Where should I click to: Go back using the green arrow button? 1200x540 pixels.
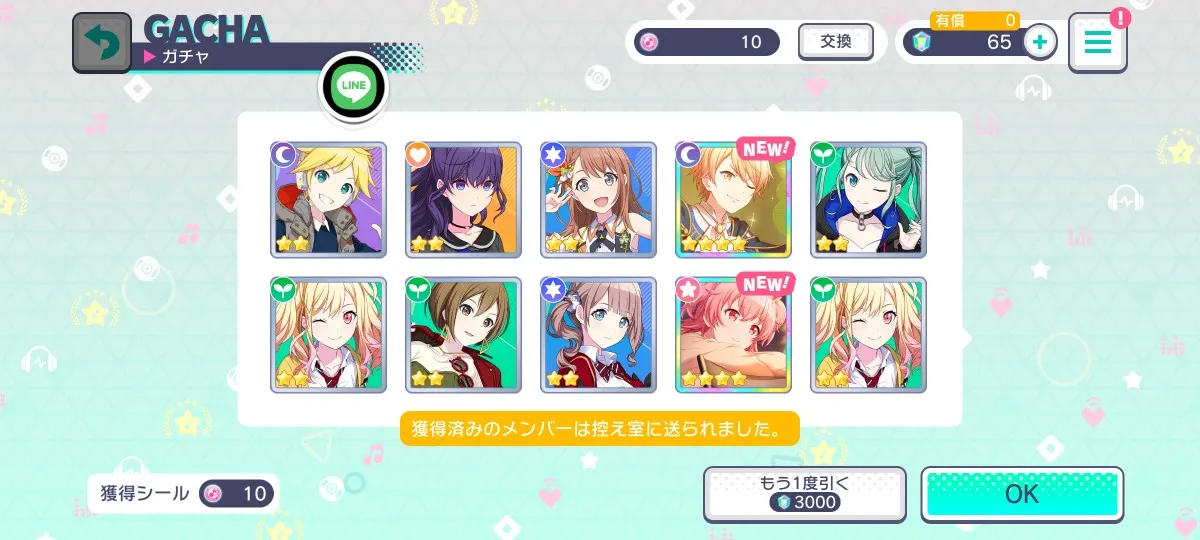click(x=101, y=43)
